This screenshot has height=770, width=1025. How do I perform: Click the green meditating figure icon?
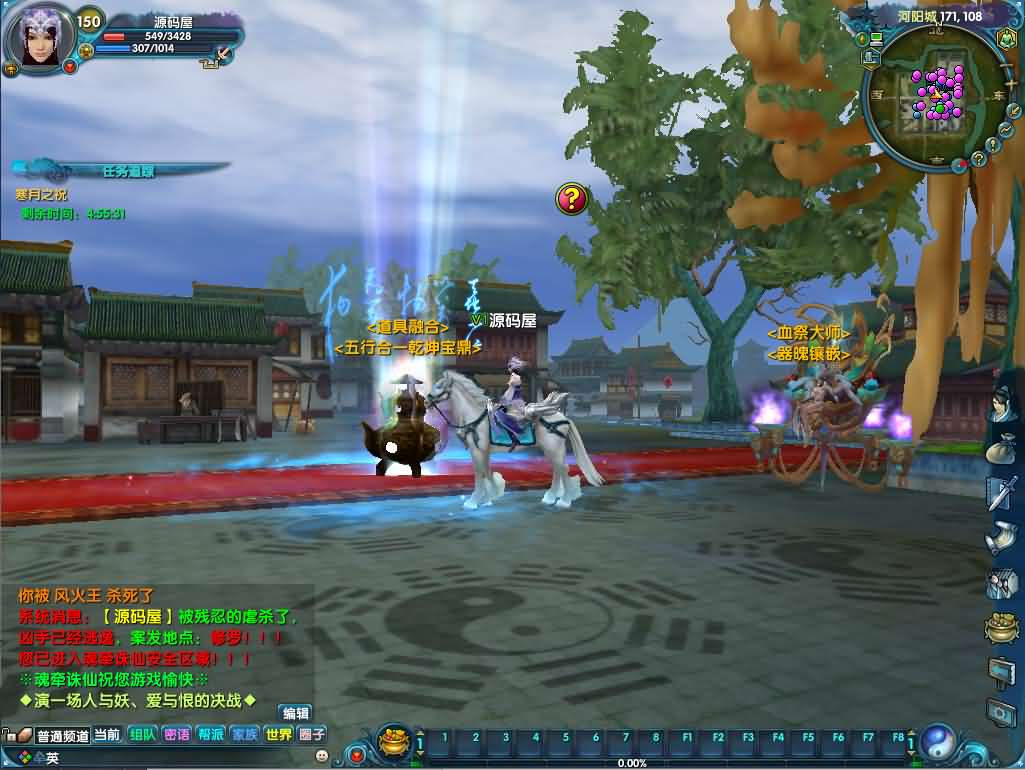click(1007, 39)
